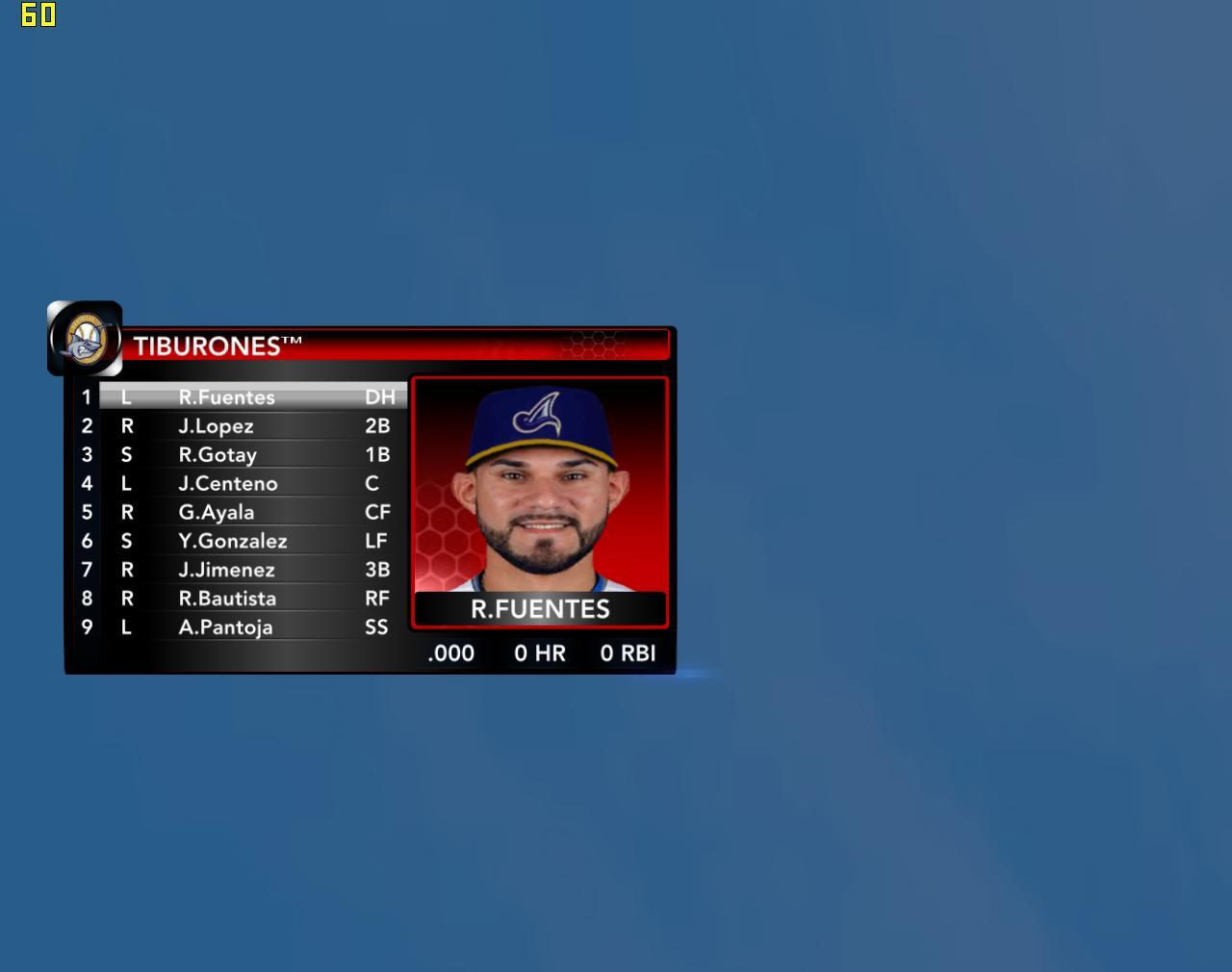Select third baseman J.Jimenez
The width and height of the screenshot is (1232, 972).
click(x=227, y=570)
